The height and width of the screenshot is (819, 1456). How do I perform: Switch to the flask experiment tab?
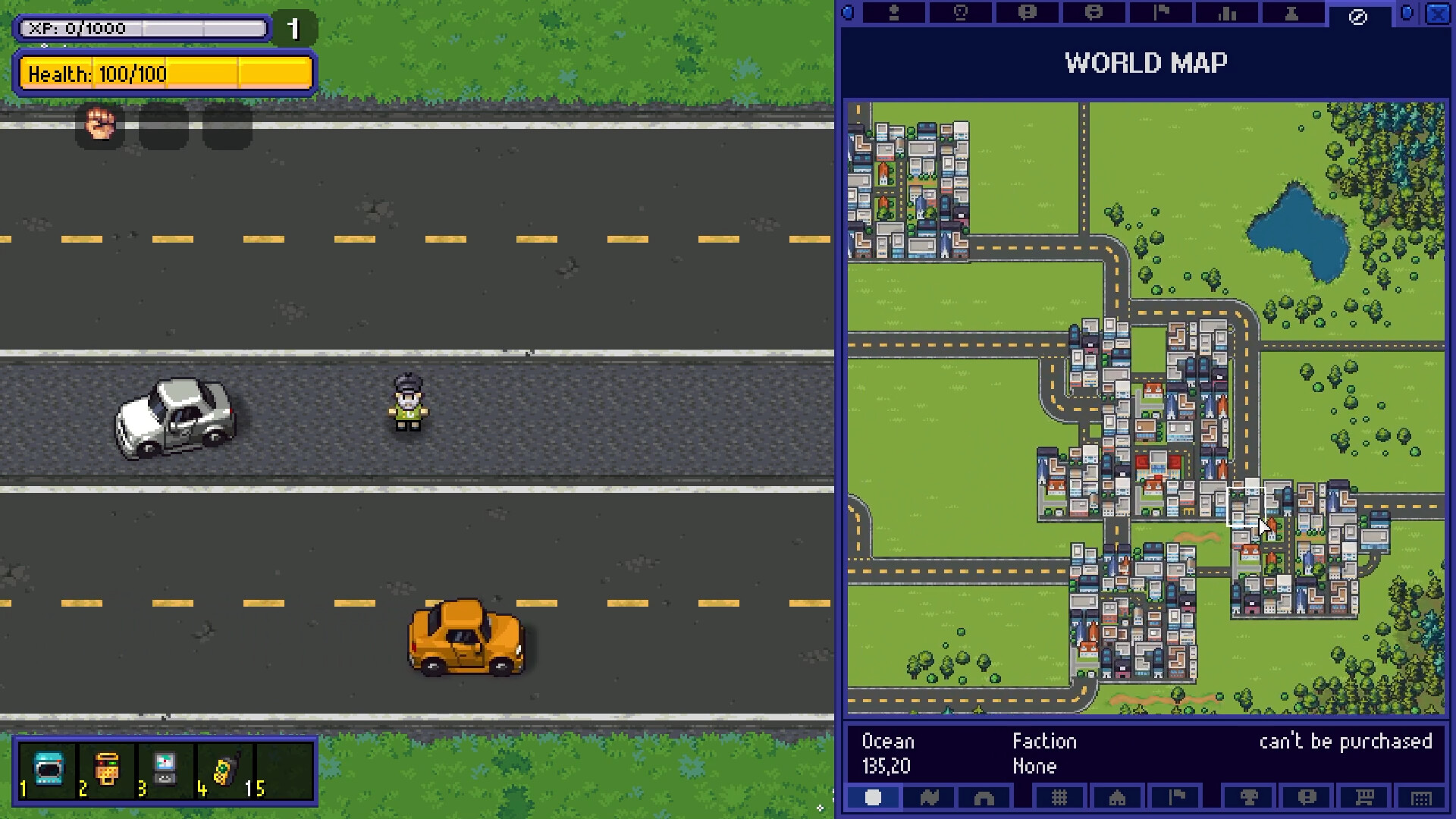coord(1291,13)
